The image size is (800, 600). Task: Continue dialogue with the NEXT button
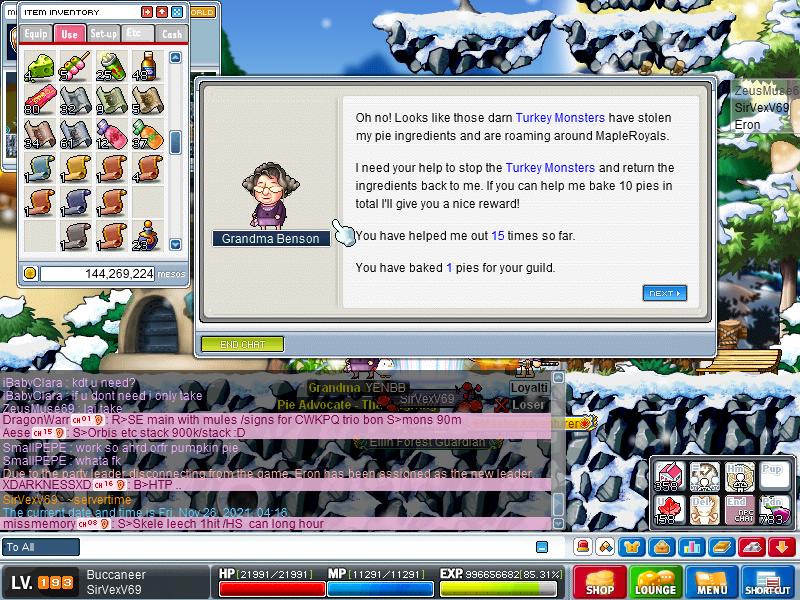pyautogui.click(x=664, y=293)
